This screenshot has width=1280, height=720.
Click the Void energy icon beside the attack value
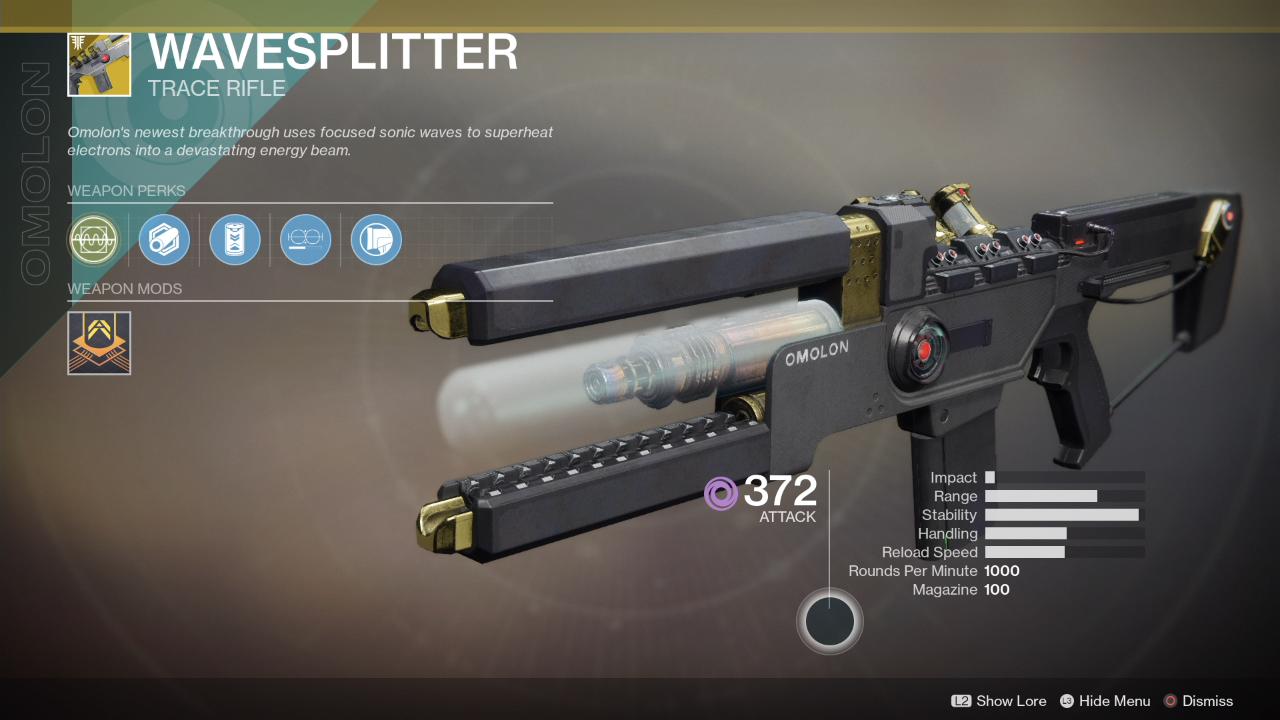click(x=720, y=492)
